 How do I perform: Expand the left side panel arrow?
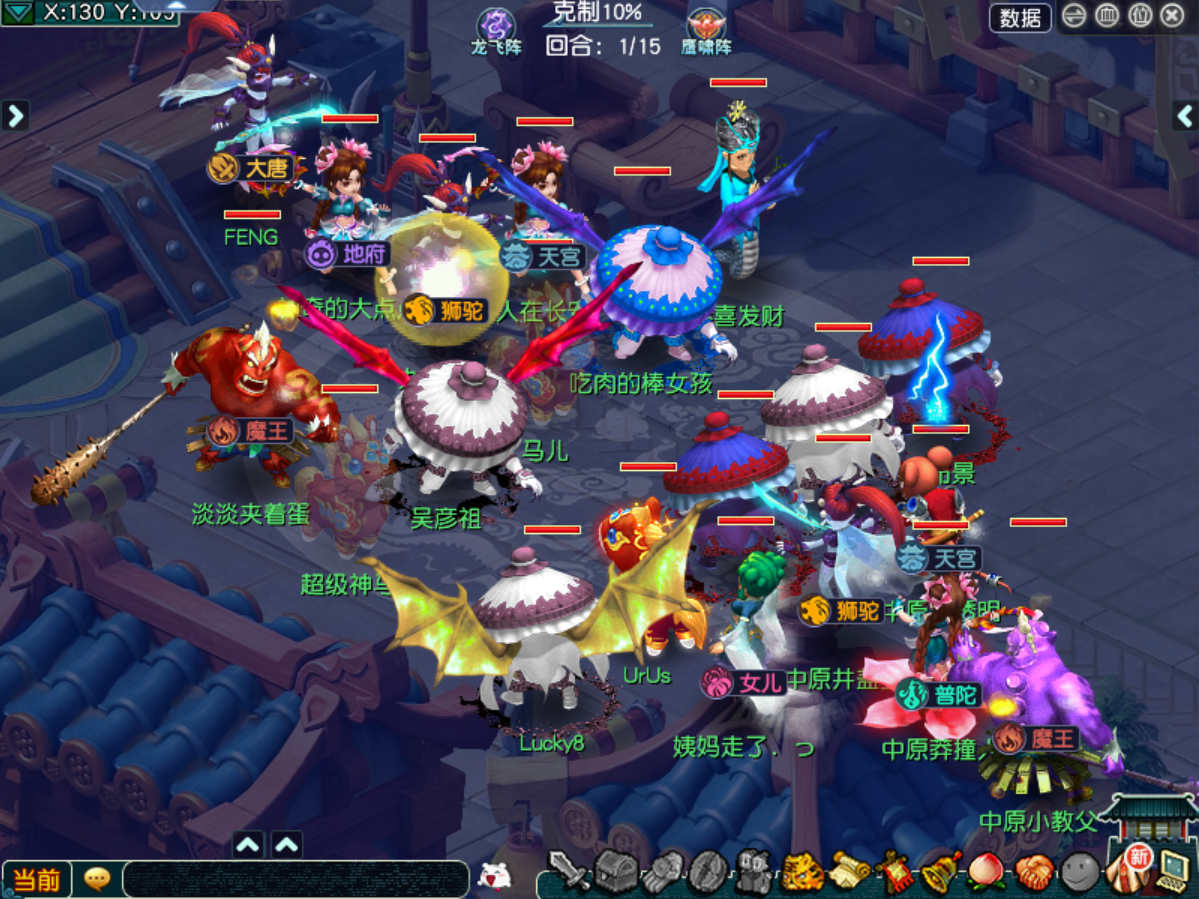pos(15,115)
